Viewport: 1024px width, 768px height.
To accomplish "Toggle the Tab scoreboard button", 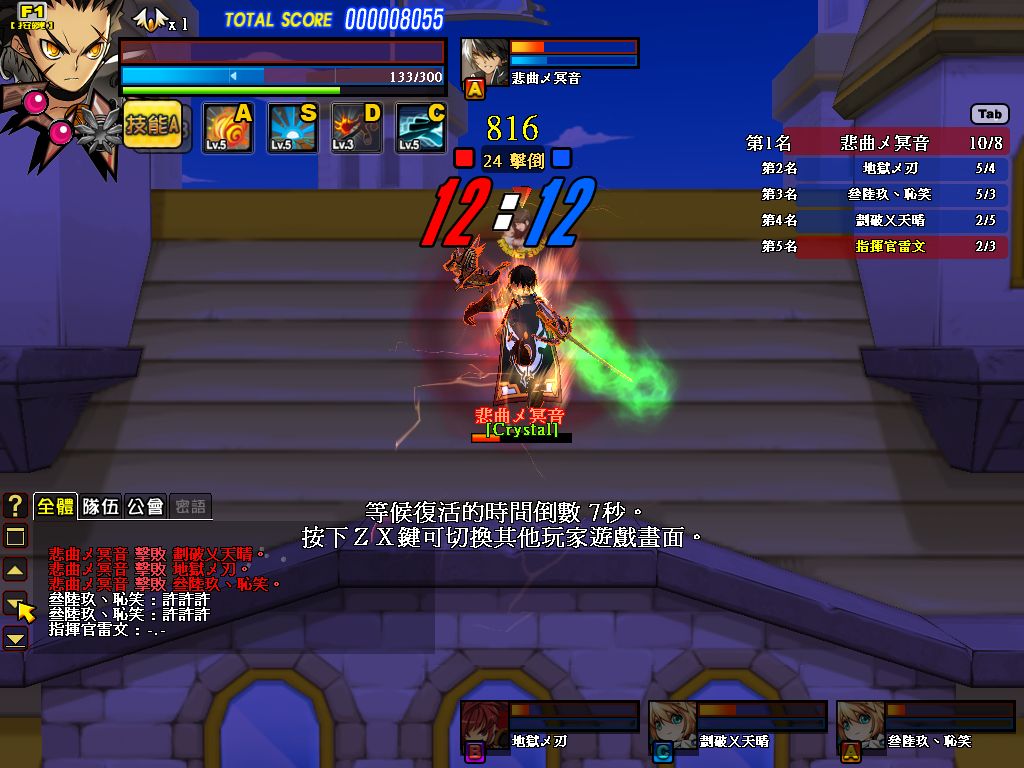I will (x=989, y=114).
